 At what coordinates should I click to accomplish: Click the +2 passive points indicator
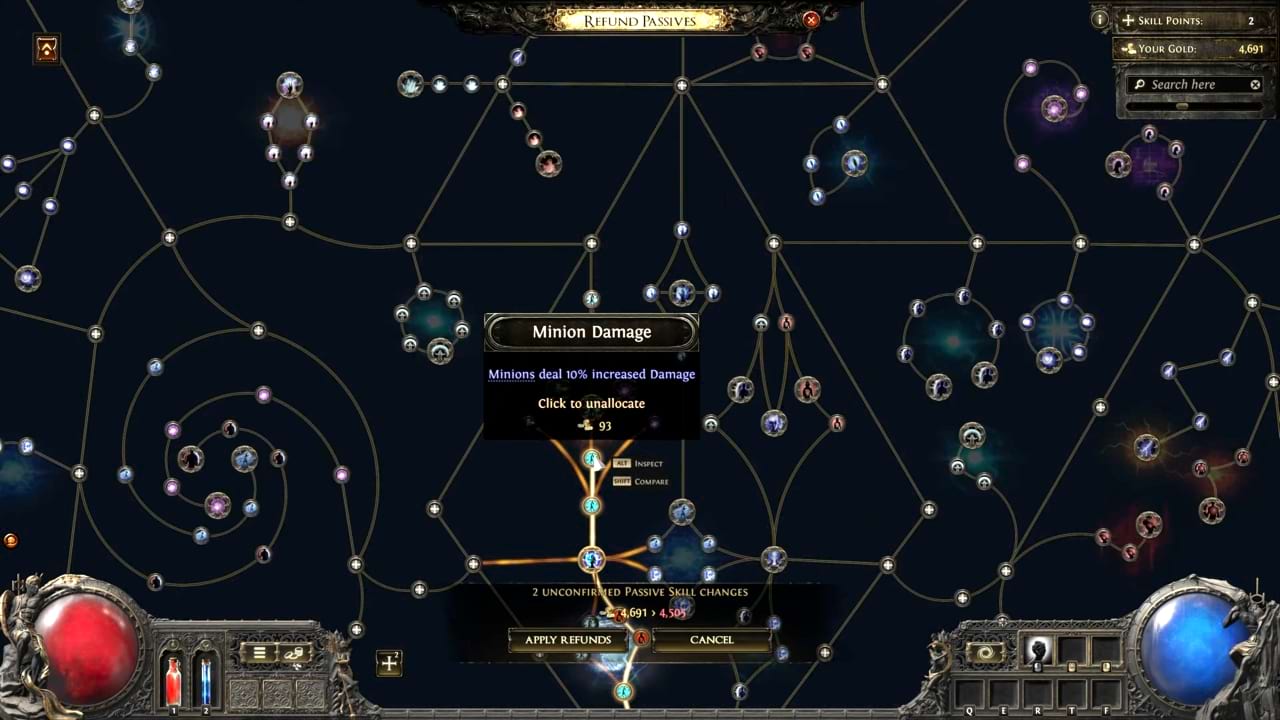click(x=389, y=663)
